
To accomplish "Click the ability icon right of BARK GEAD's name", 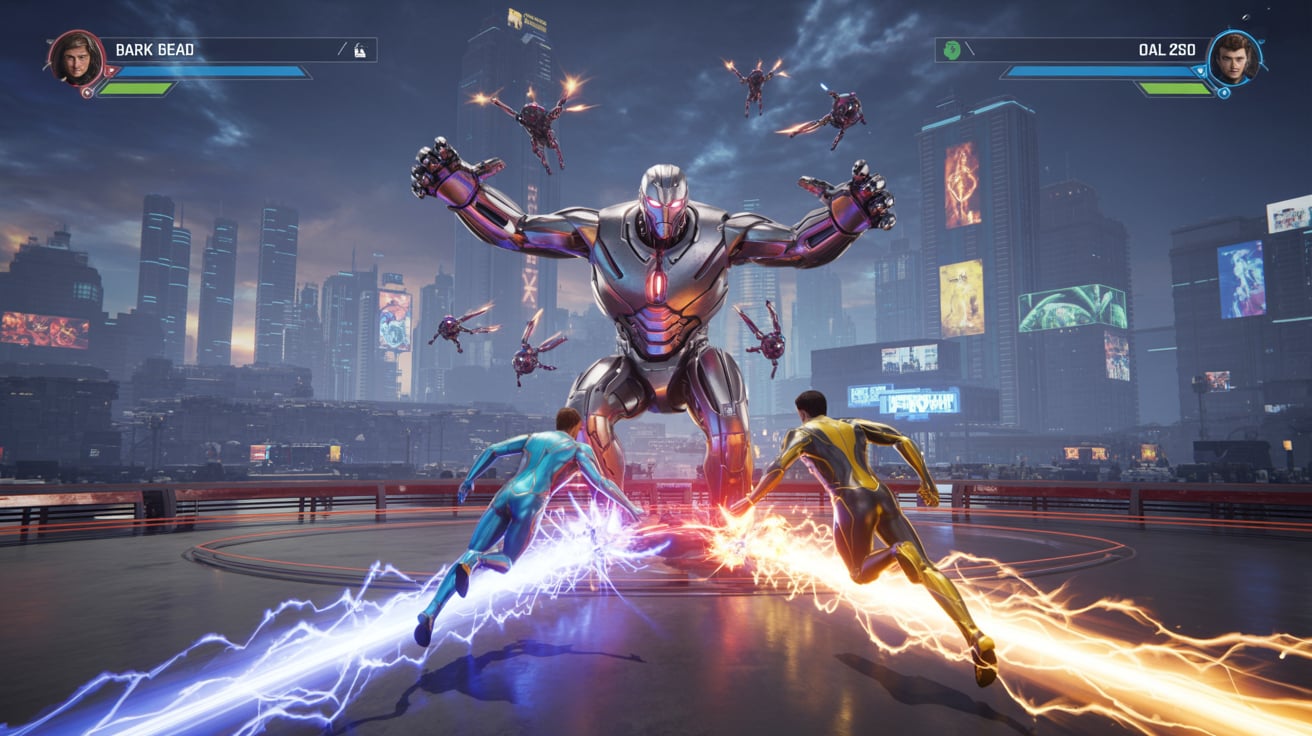I will point(360,50).
